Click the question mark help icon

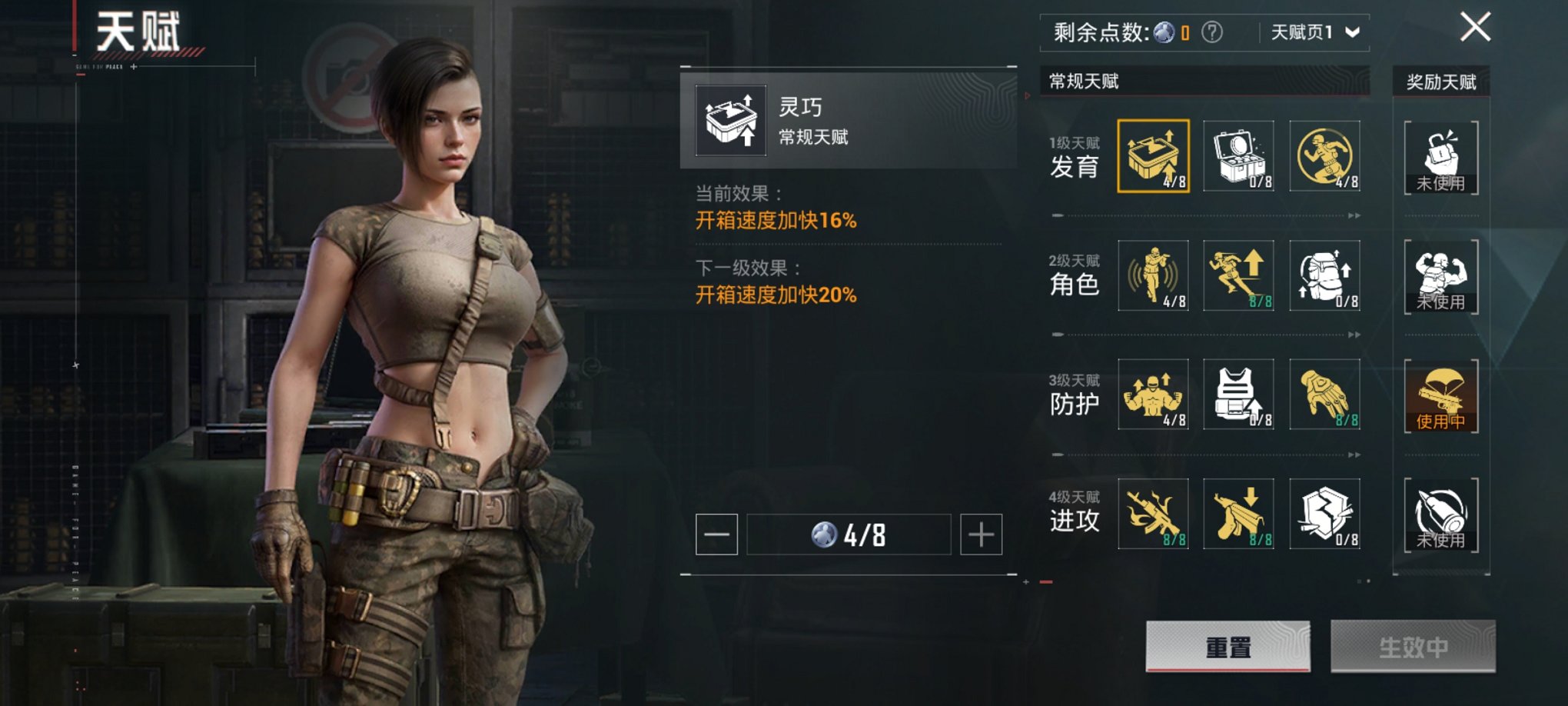point(1212,32)
